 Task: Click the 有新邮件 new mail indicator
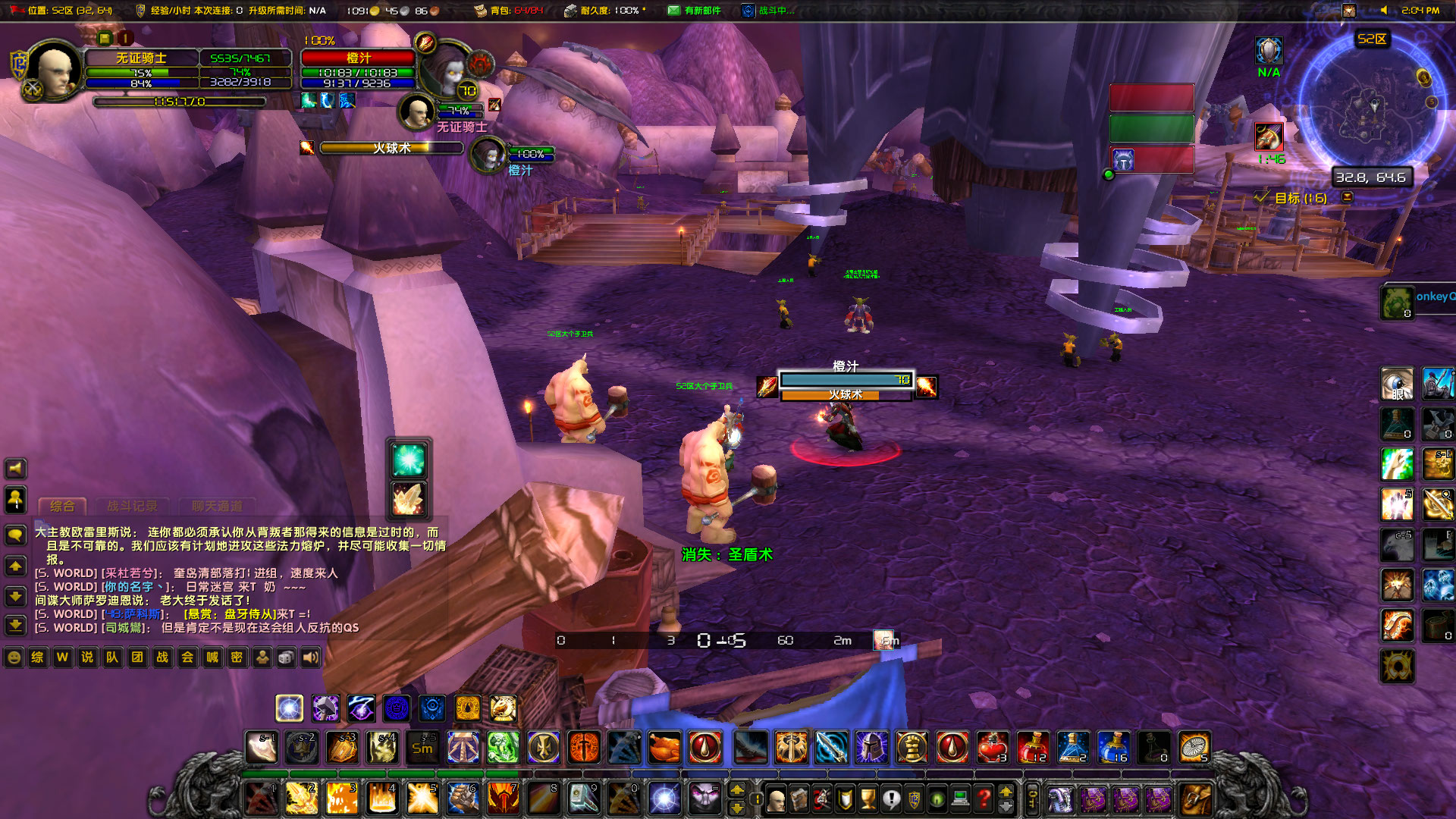click(x=694, y=11)
